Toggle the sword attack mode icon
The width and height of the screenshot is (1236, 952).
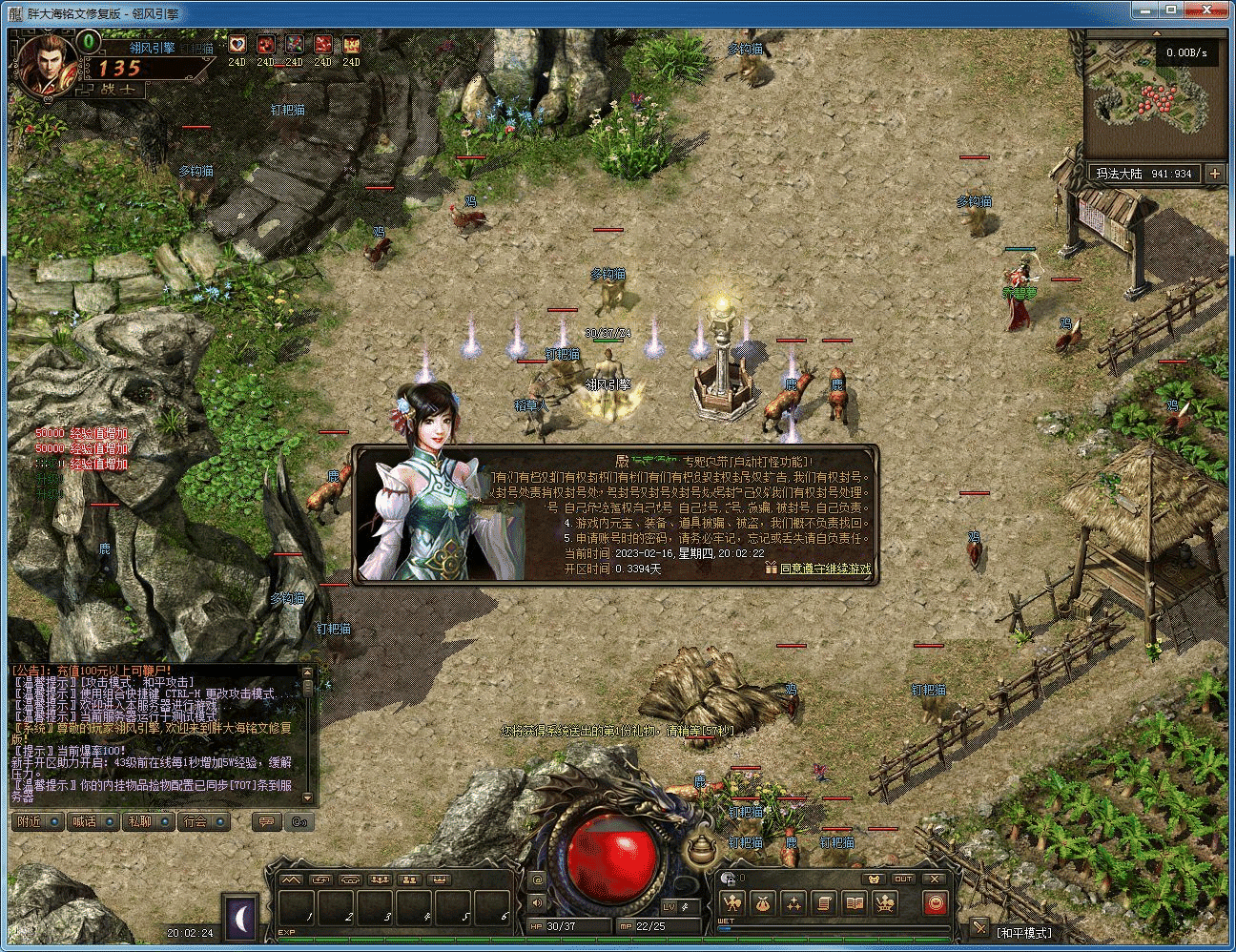(x=978, y=927)
